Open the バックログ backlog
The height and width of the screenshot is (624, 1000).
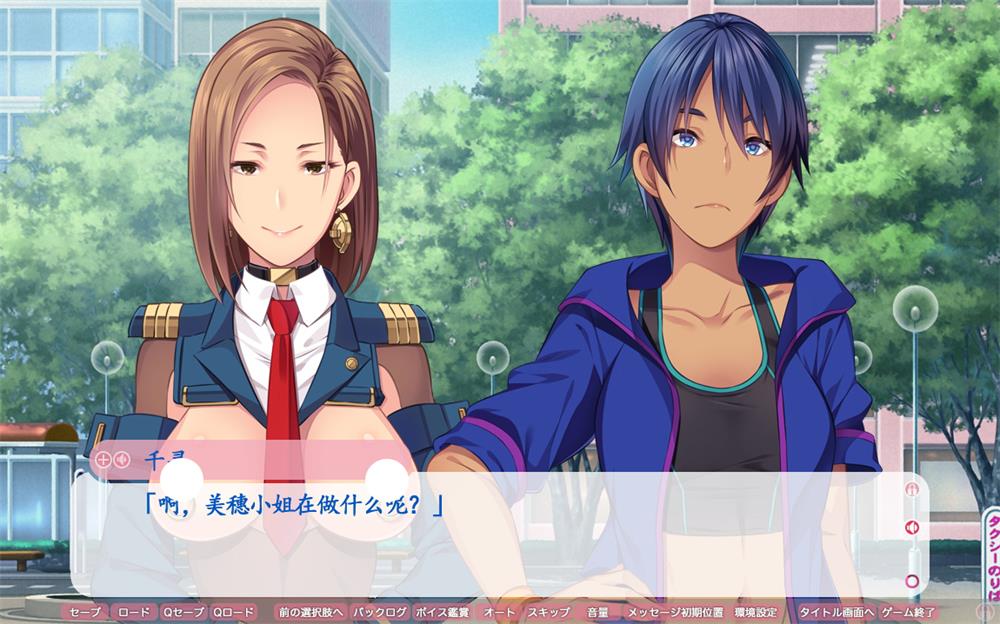[380, 611]
